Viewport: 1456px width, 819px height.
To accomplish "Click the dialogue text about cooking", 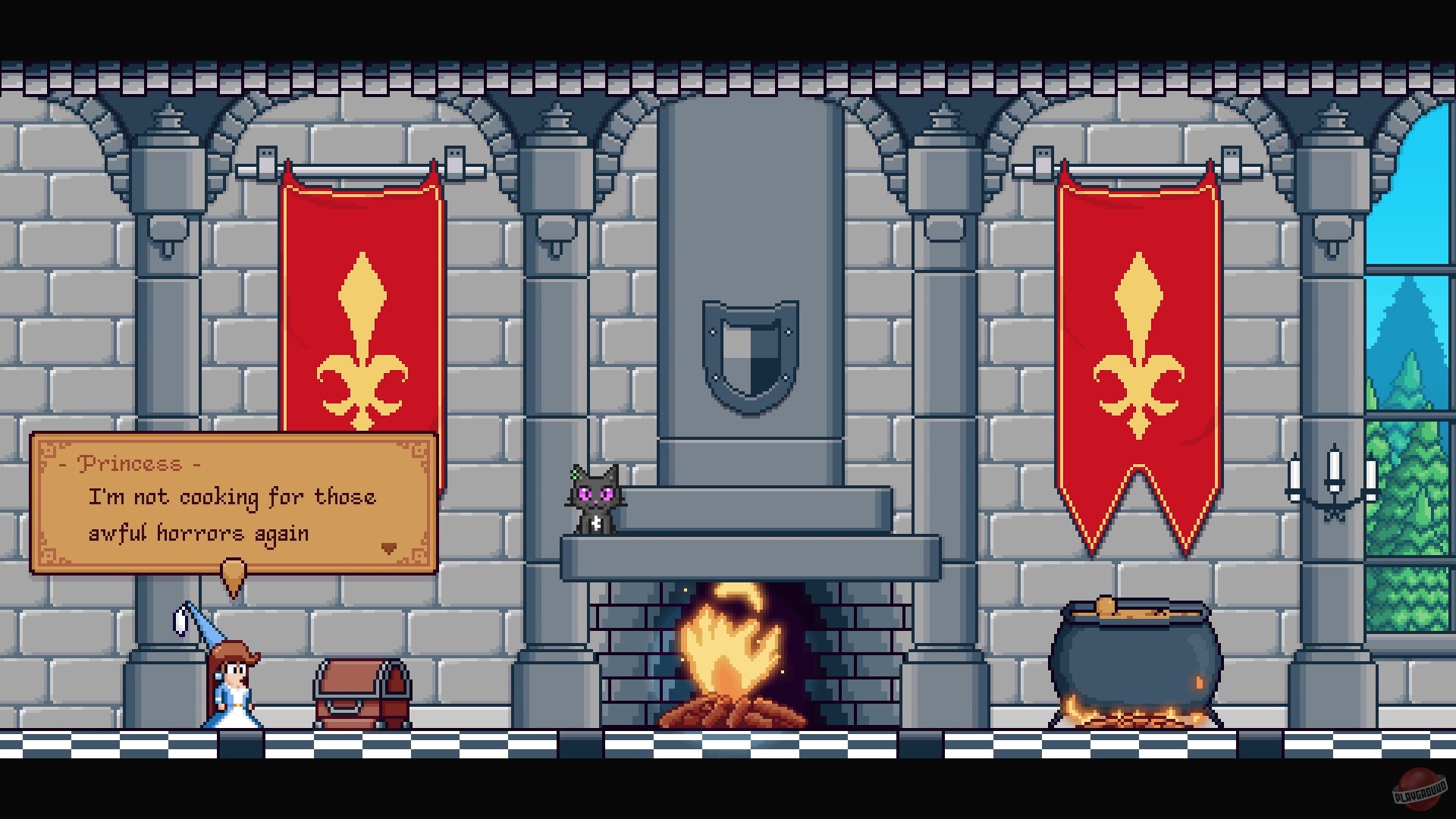I will tap(227, 514).
